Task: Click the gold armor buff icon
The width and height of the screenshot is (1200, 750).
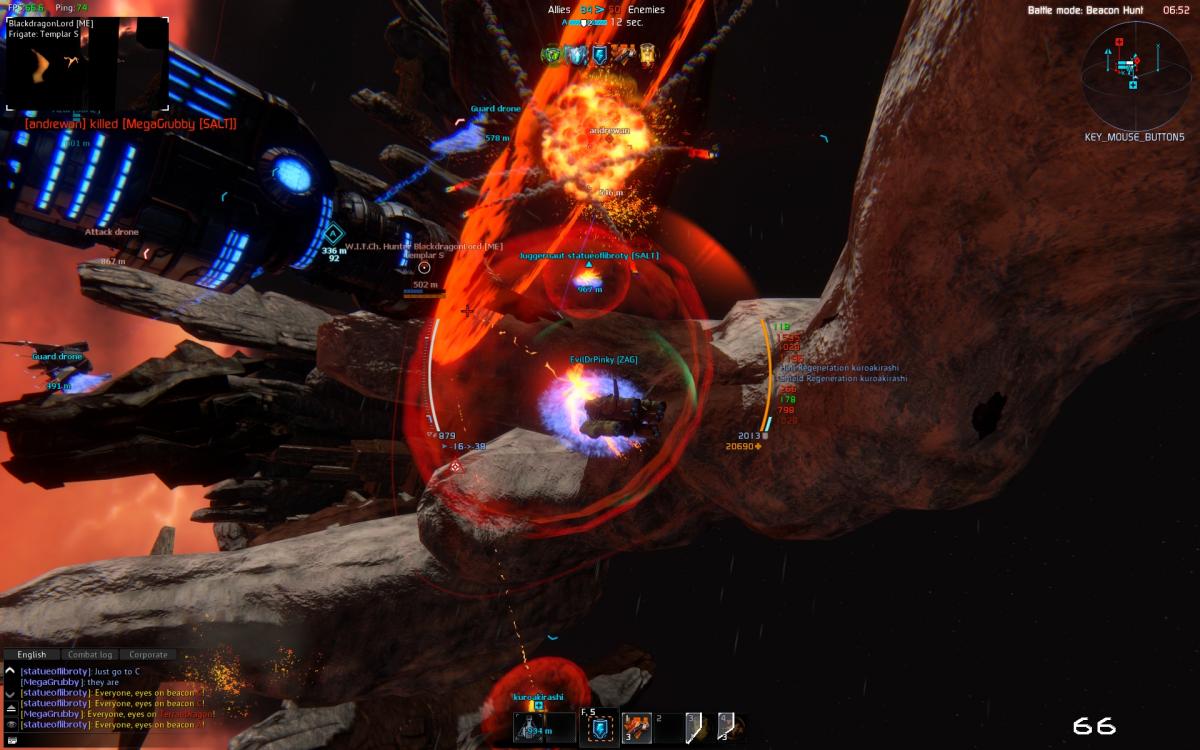Action: click(647, 55)
